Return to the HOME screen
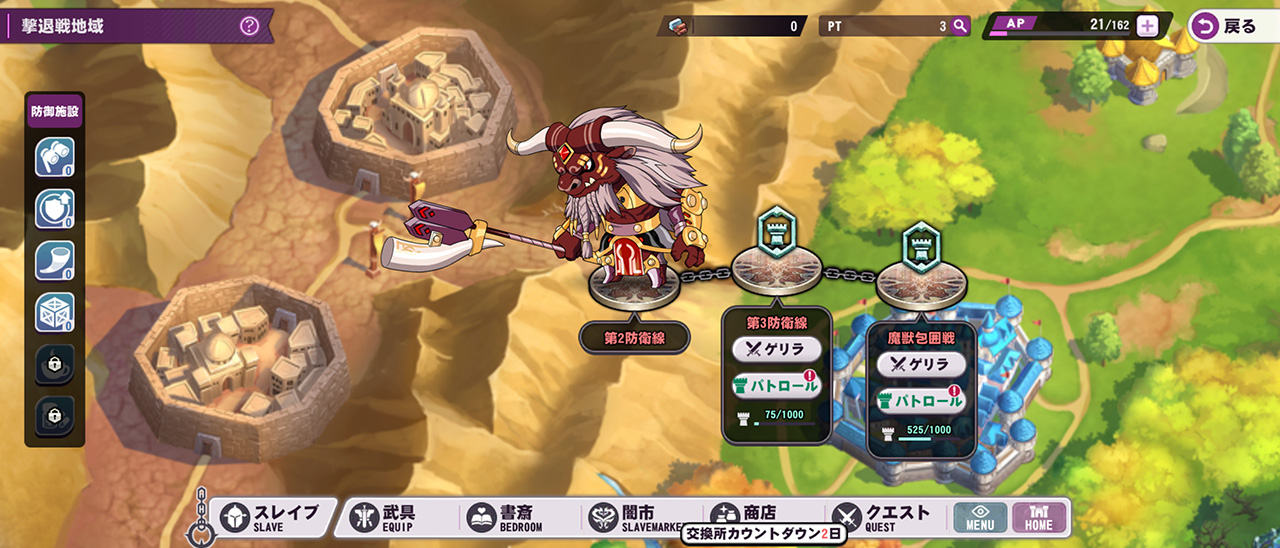This screenshot has height=548, width=1280. 1039,517
